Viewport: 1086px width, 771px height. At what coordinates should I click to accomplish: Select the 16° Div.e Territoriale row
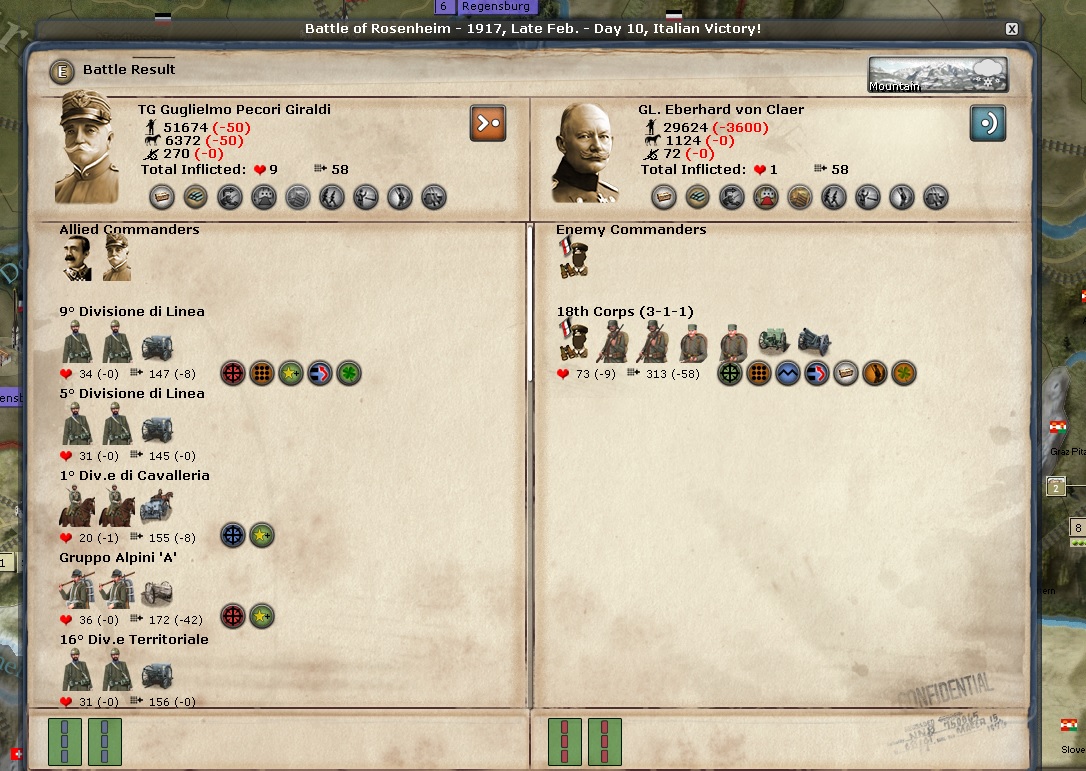[134, 640]
